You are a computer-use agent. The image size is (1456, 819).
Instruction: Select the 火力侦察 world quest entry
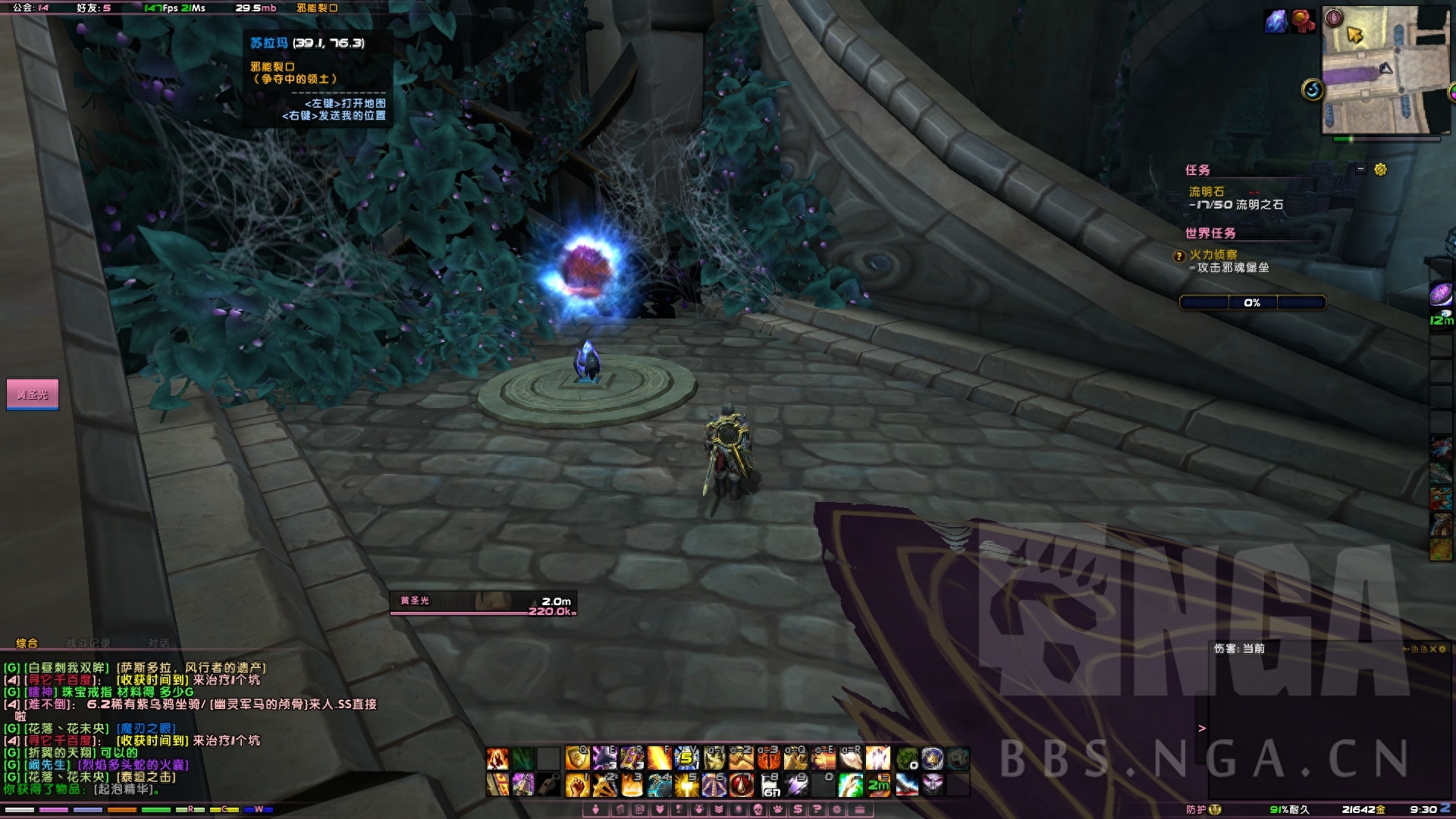click(x=1213, y=255)
